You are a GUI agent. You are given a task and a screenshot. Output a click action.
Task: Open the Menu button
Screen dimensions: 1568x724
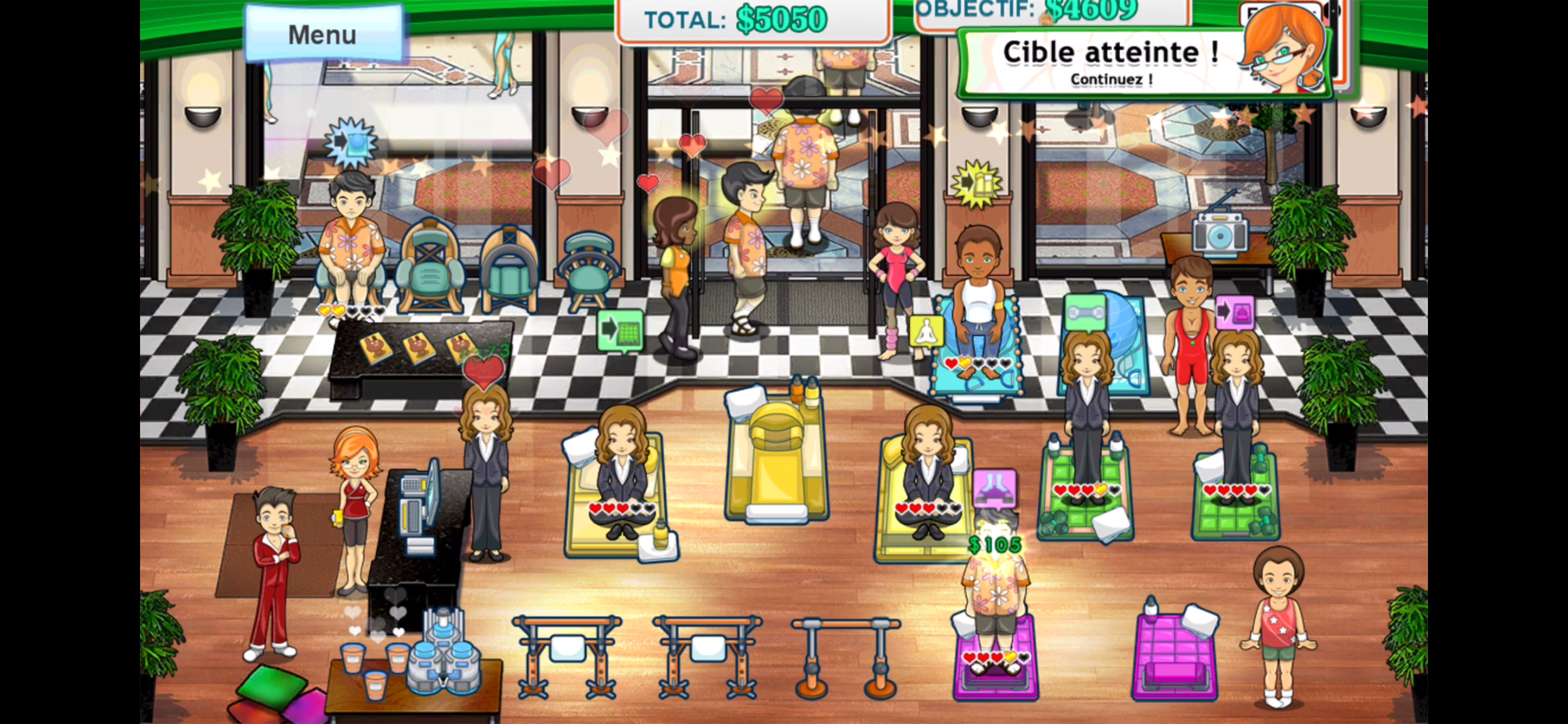[x=323, y=34]
